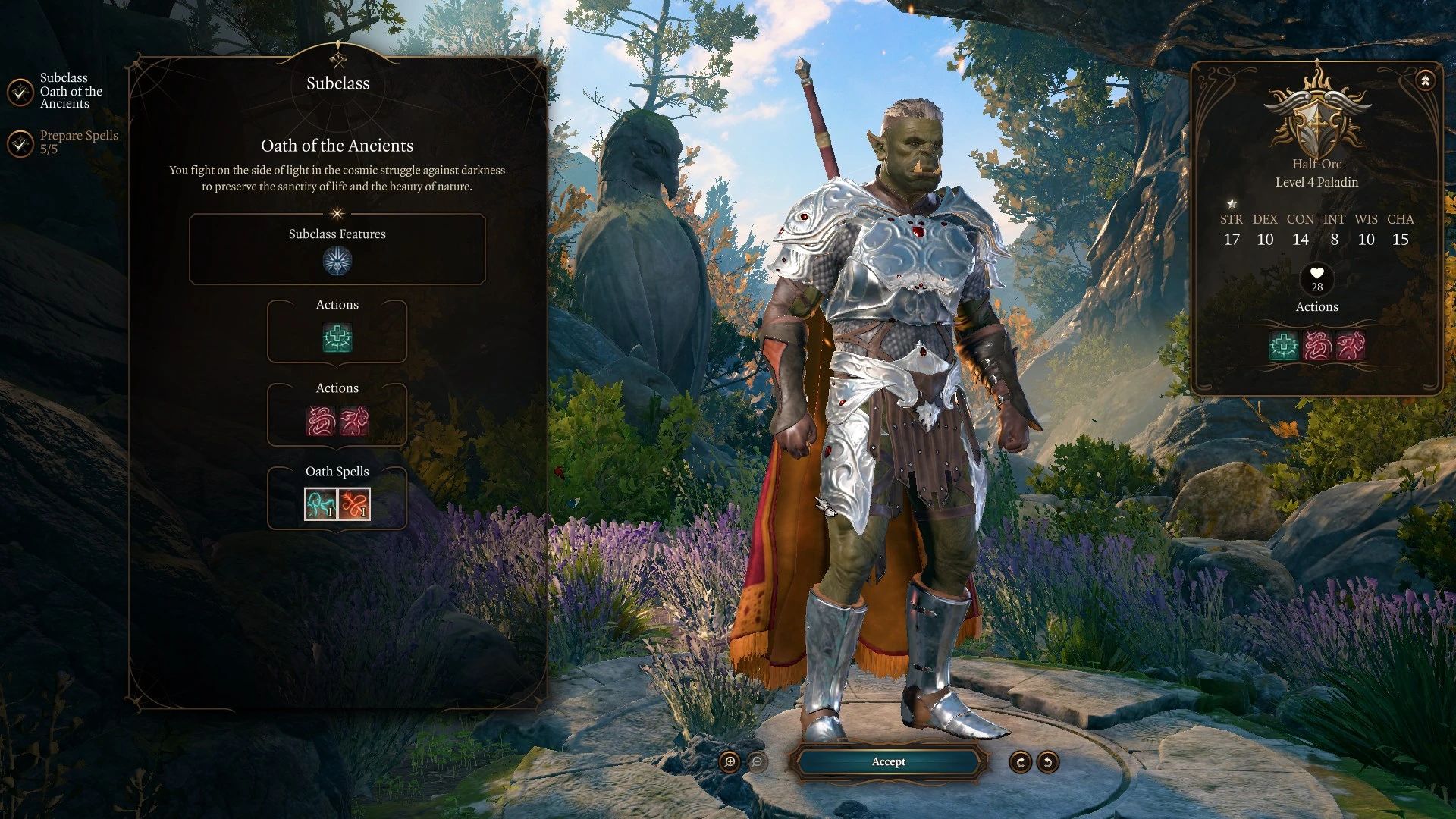Accept the level-up choices
Screen dimensions: 1456x819
[888, 761]
